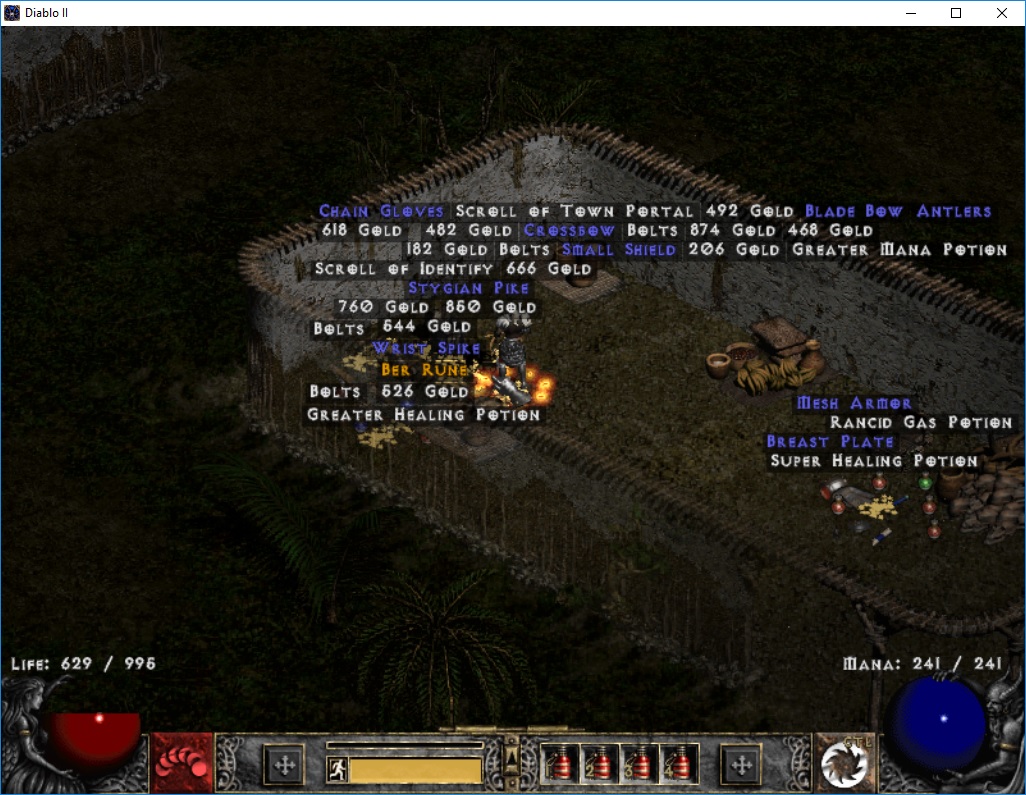
Task: Open the right-hand white swirl skill selector
Action: coord(843,764)
